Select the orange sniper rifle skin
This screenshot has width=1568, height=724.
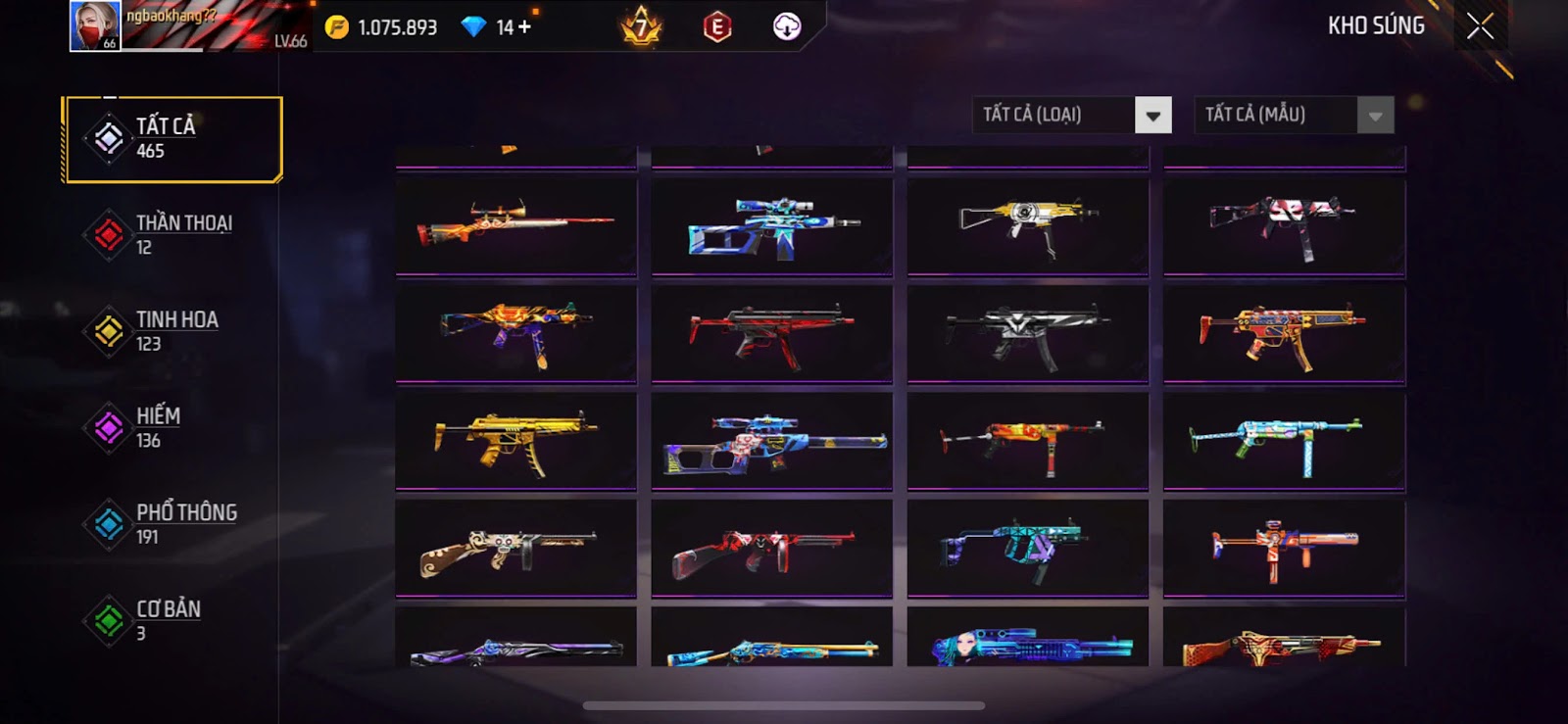pos(515,225)
